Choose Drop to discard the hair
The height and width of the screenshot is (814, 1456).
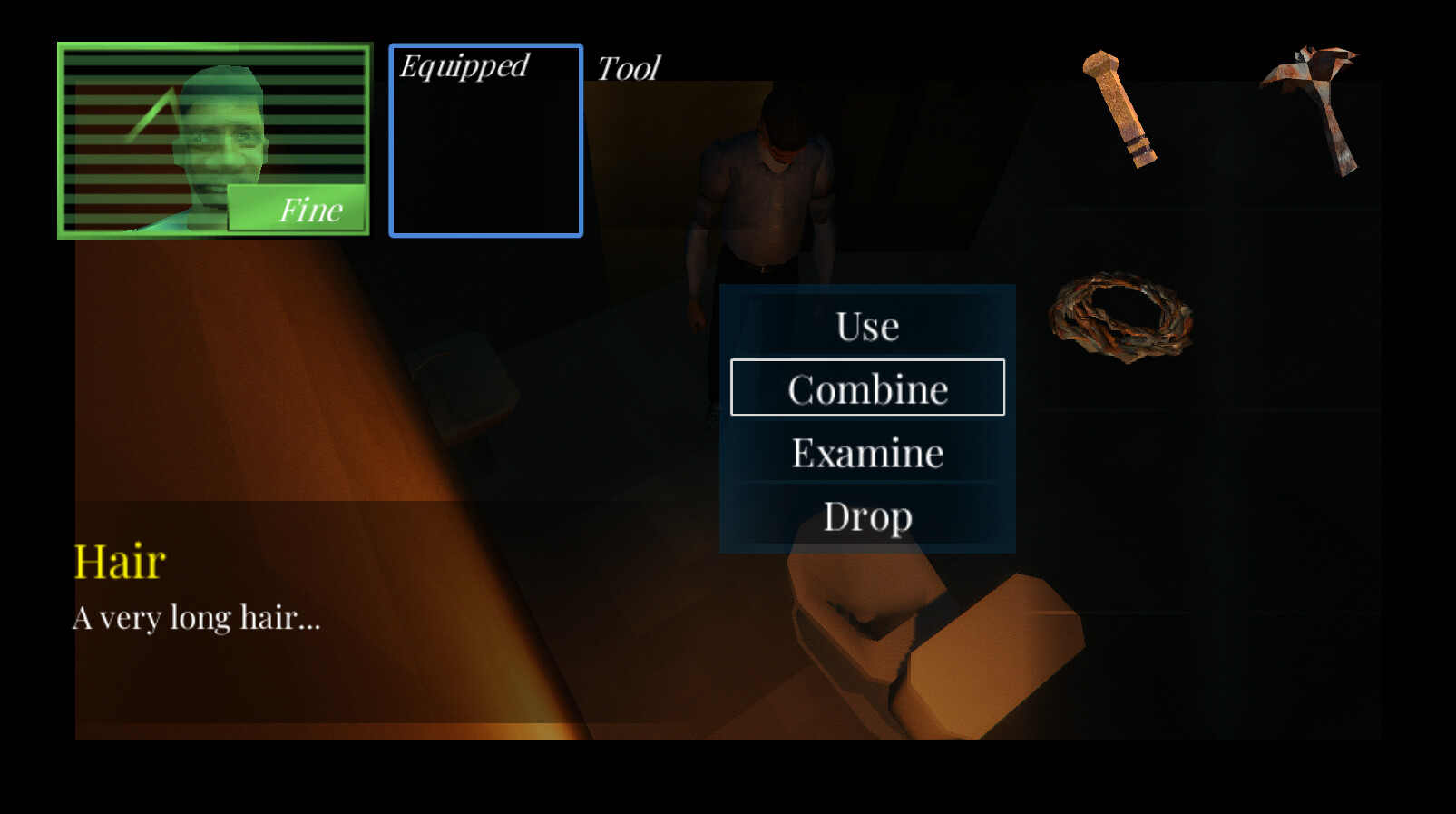tap(868, 515)
